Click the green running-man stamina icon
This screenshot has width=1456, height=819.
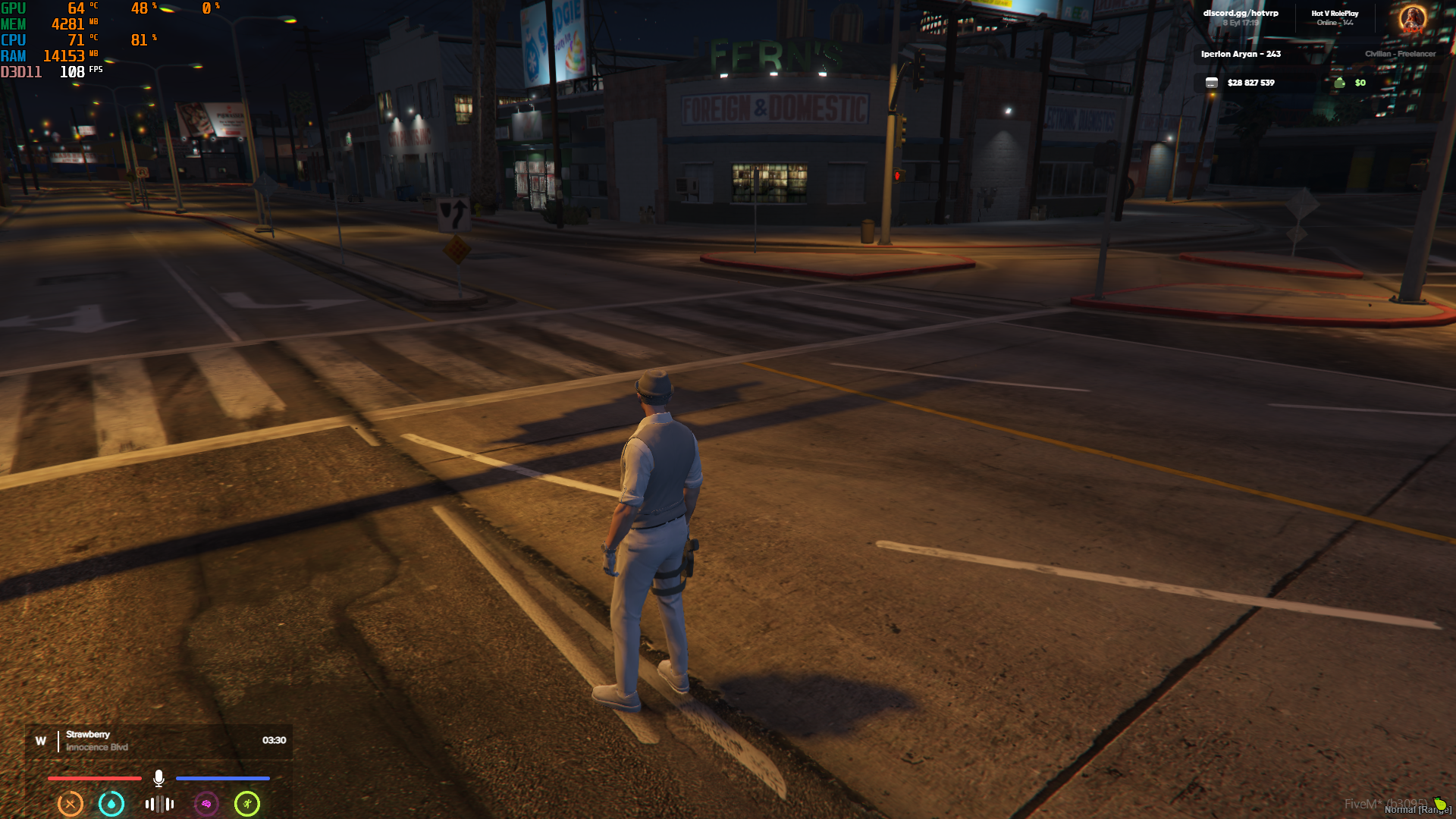coord(247,804)
